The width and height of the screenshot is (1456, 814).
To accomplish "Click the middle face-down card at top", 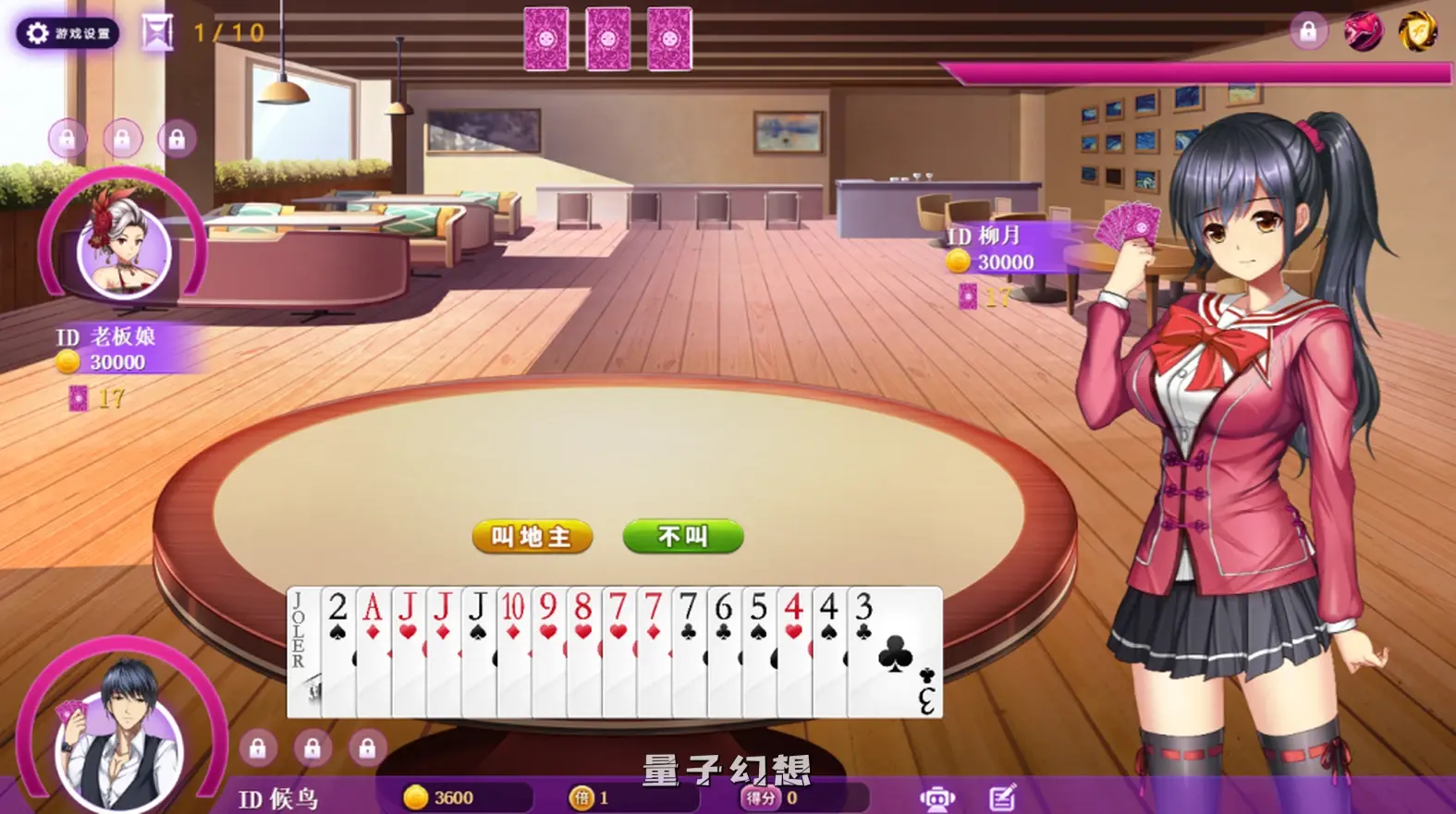I will [607, 37].
